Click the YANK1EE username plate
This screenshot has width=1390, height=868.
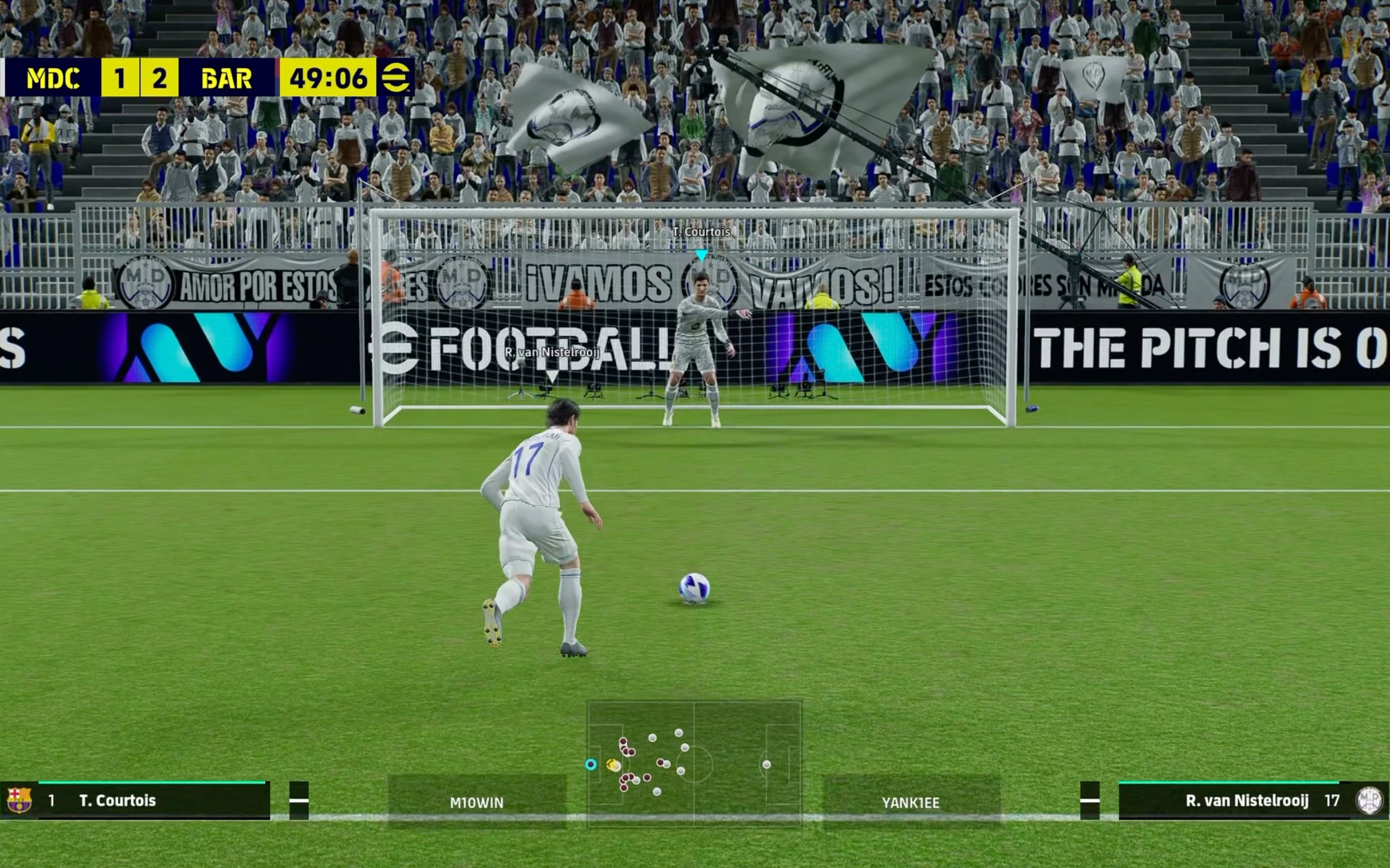pos(911,802)
